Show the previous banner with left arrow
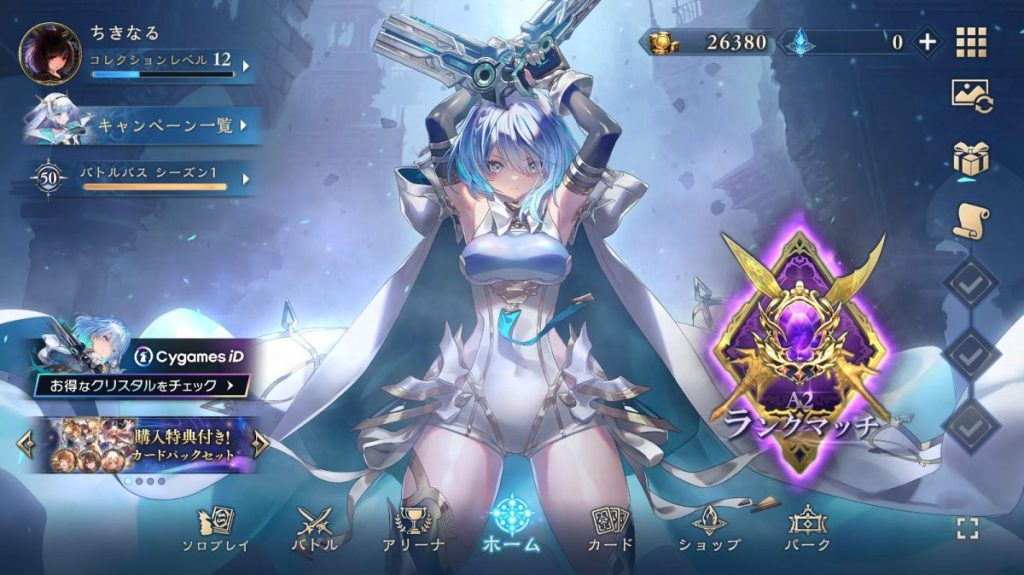This screenshot has height=575, width=1024. click(x=27, y=443)
